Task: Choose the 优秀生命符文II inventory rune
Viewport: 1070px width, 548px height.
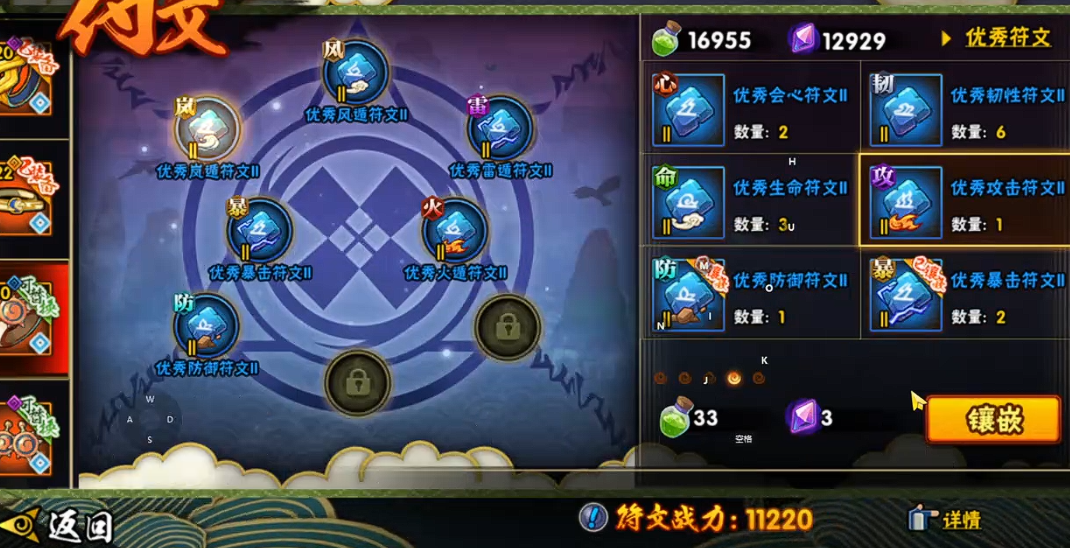Action: click(x=689, y=202)
